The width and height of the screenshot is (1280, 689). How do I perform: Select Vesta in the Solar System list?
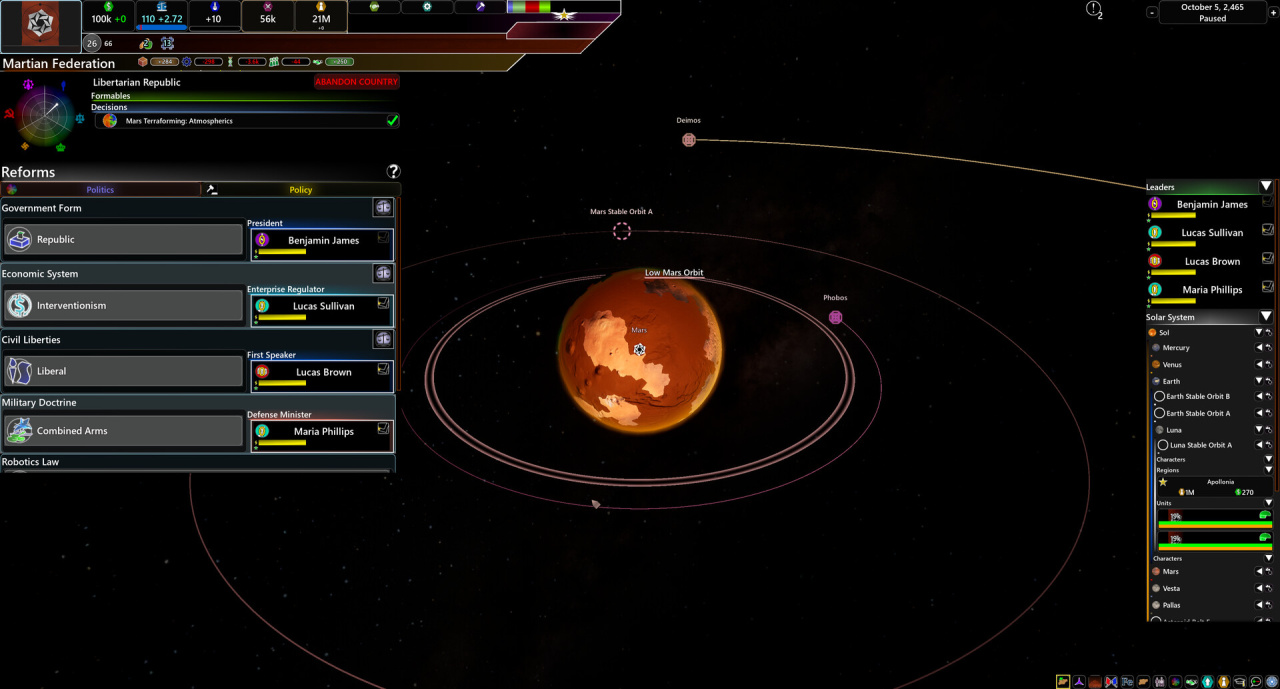coord(1170,588)
